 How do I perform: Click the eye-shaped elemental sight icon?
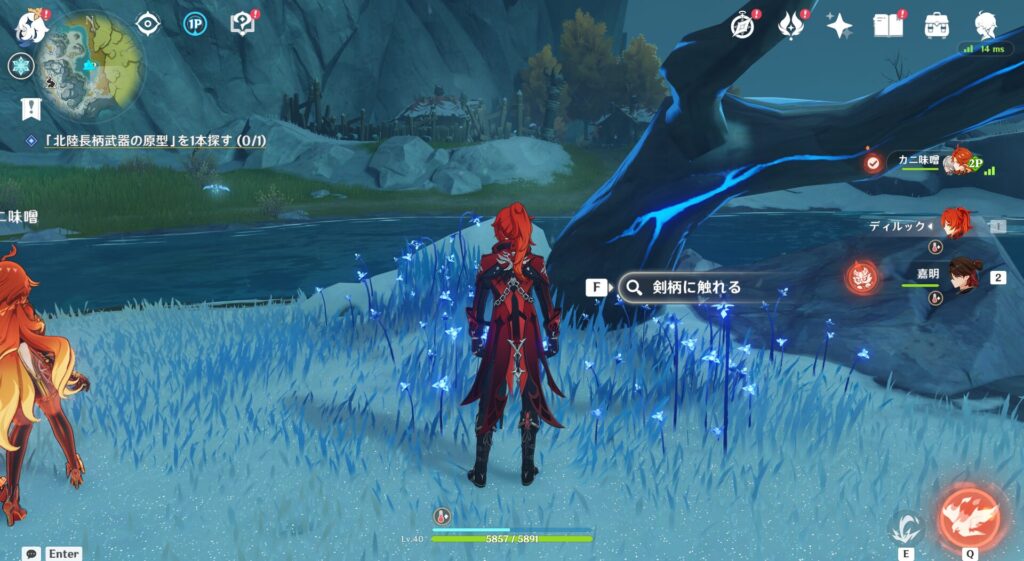148,24
